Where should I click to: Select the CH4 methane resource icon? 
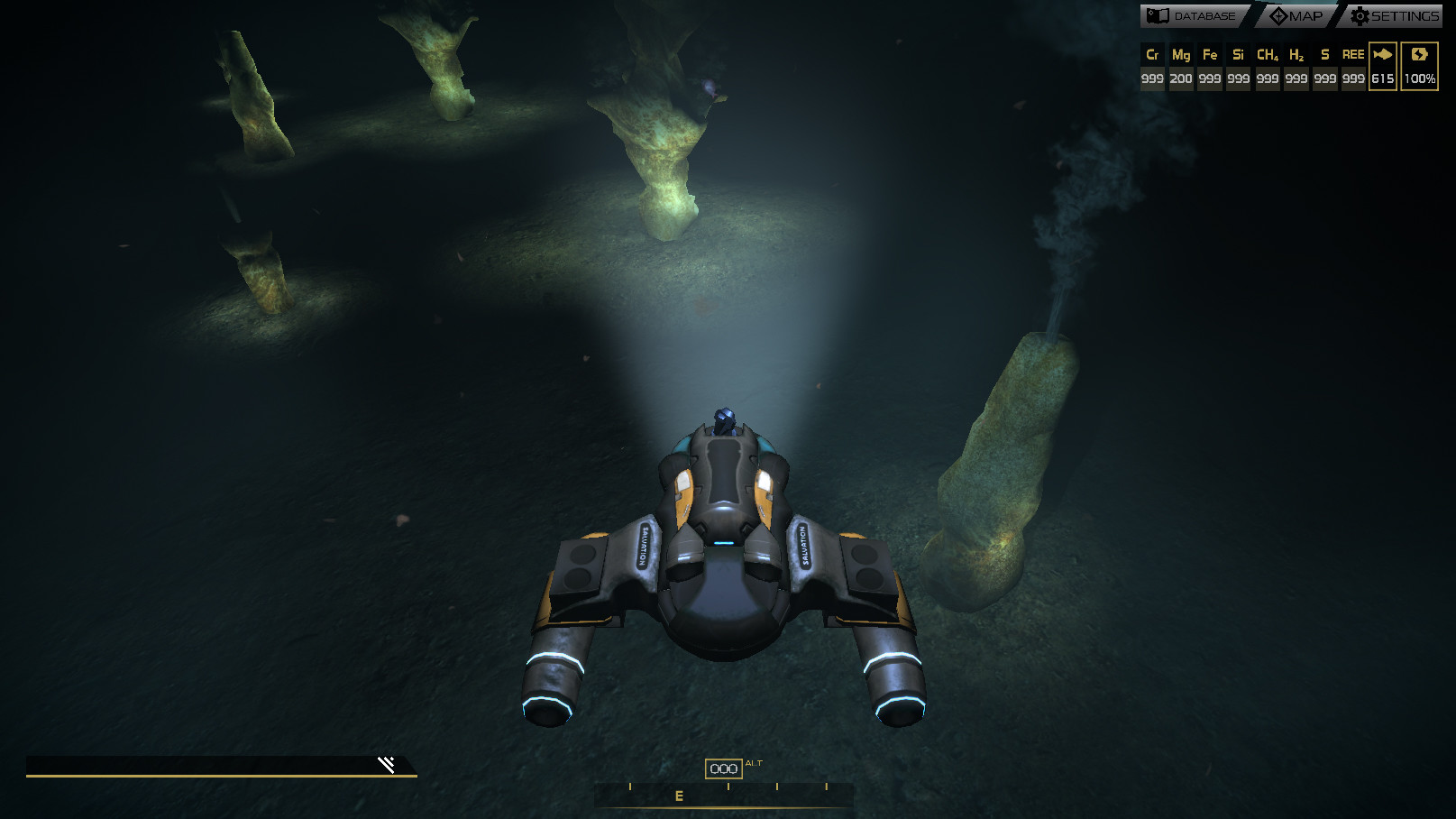(x=1267, y=54)
